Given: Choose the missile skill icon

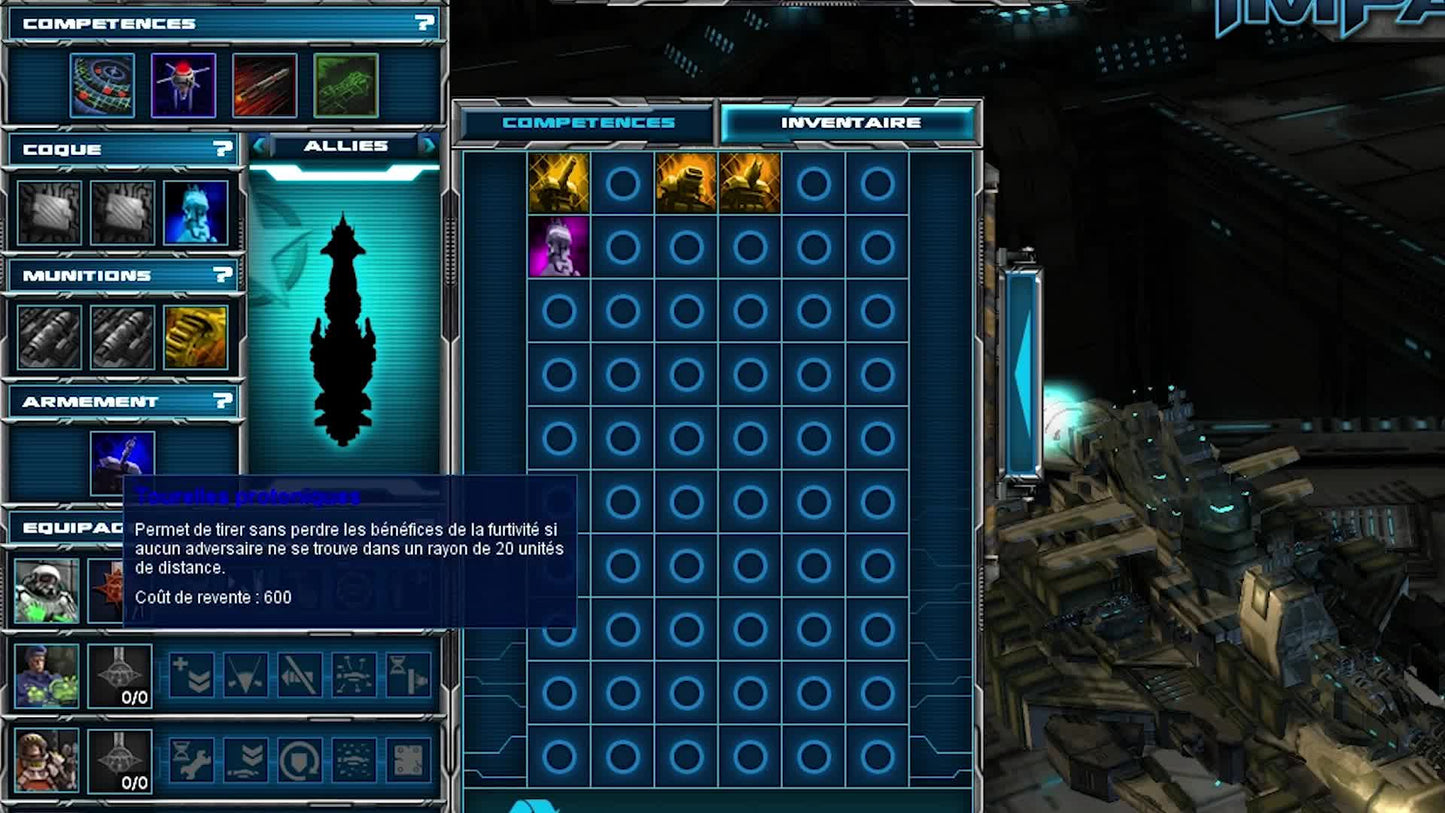Looking at the screenshot, I should click(264, 85).
